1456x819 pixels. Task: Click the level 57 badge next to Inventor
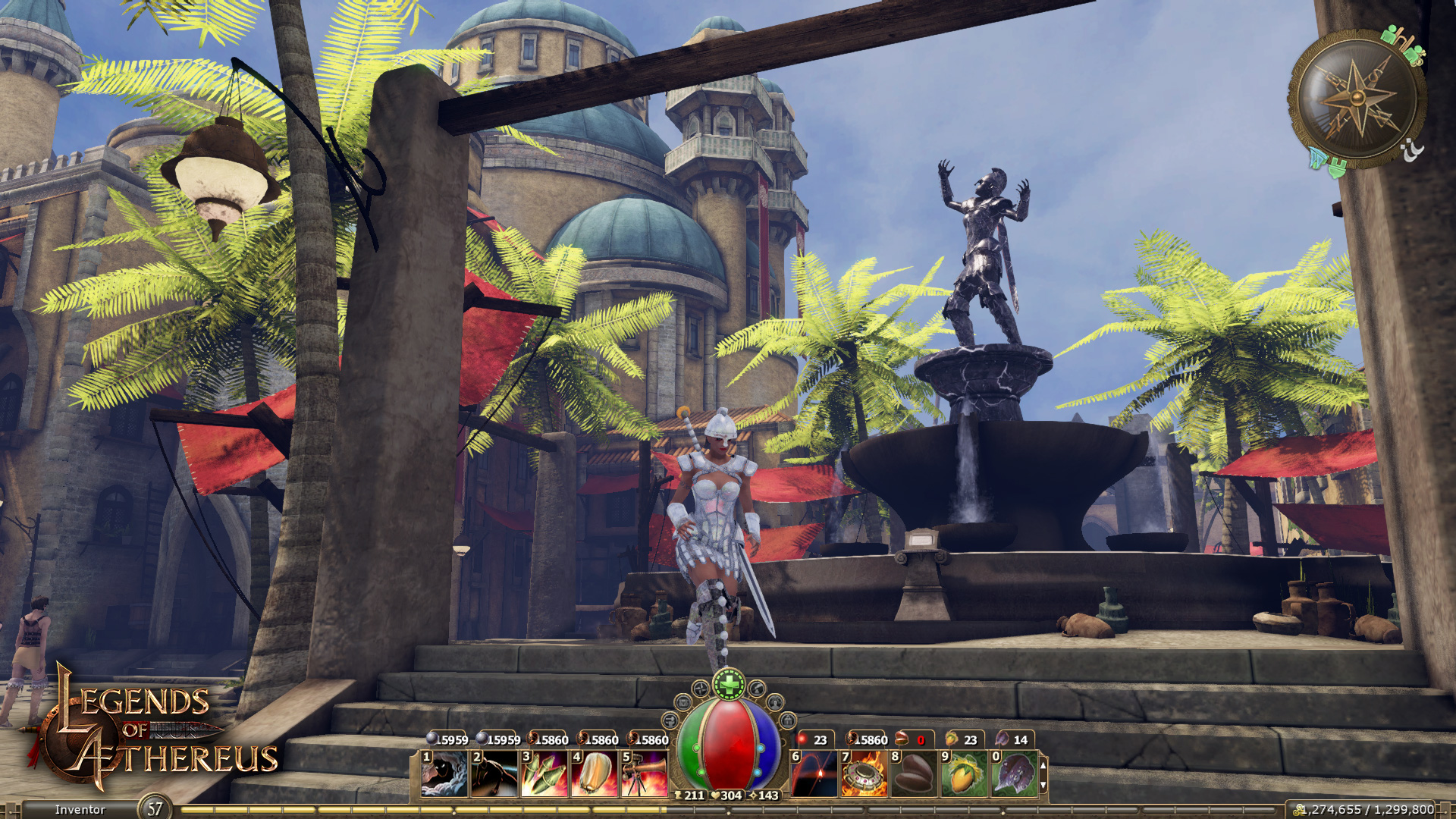click(x=153, y=808)
